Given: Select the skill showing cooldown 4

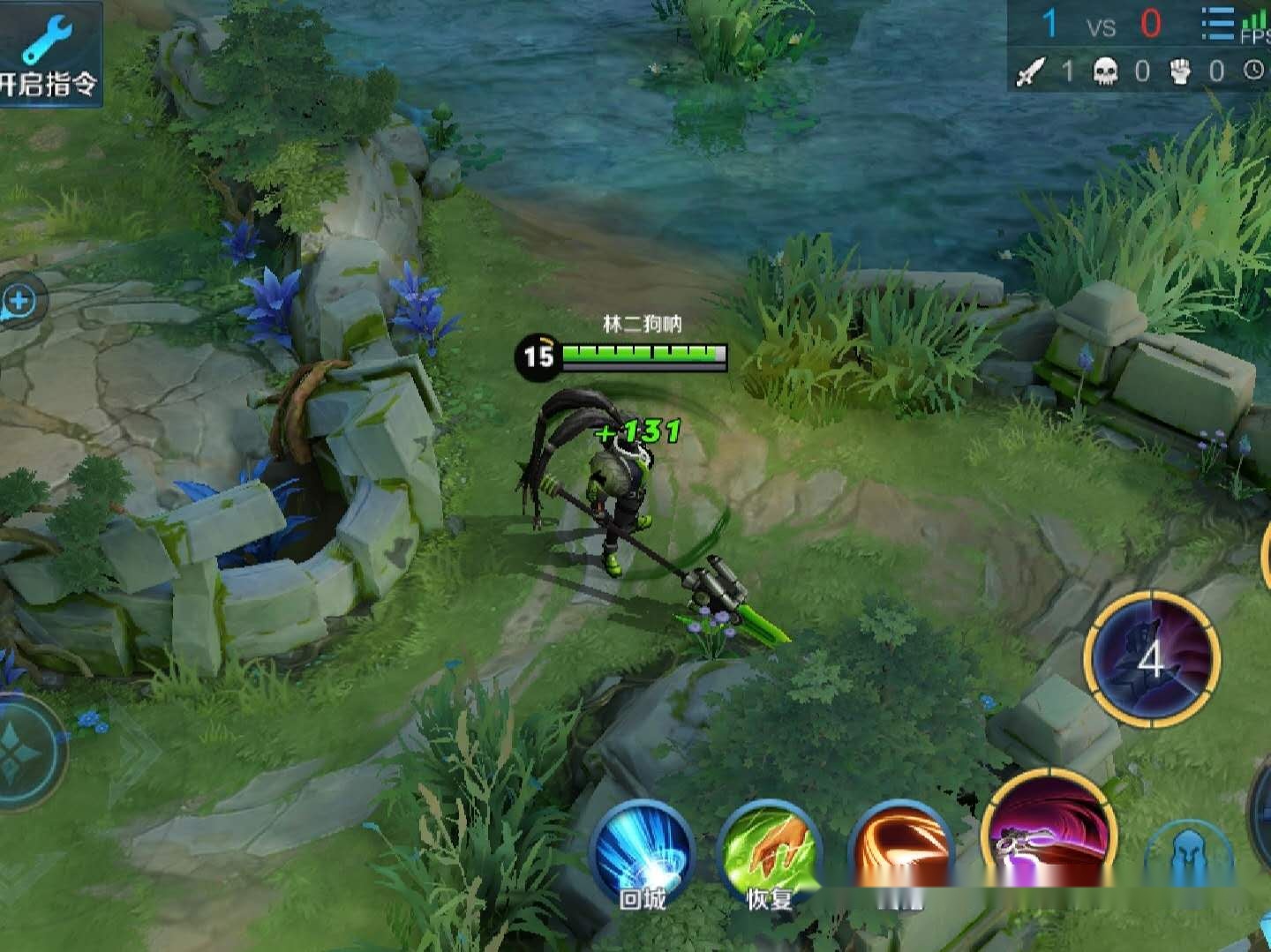Looking at the screenshot, I should 1152,658.
